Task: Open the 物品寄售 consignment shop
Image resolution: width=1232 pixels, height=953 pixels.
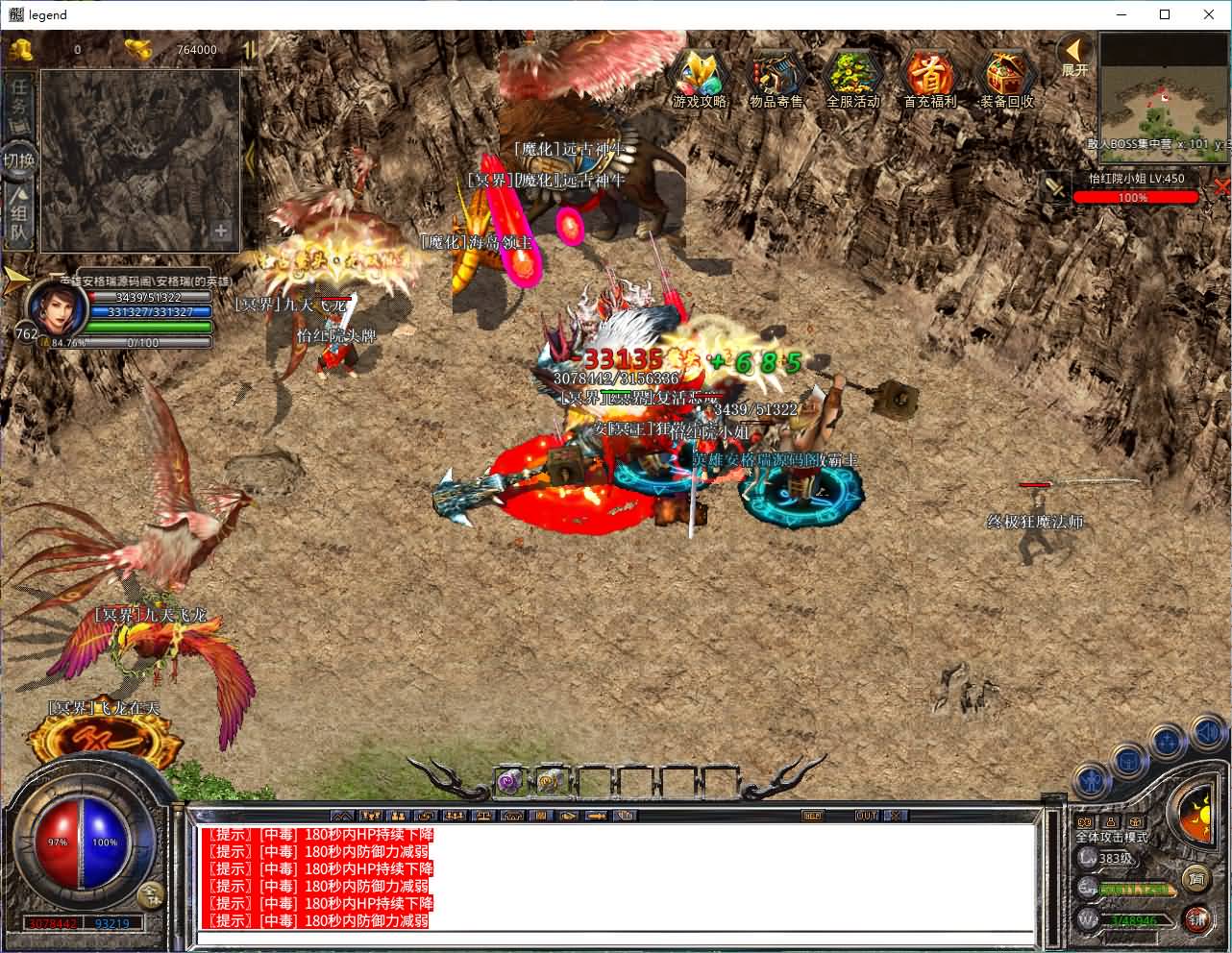Action: coord(776,75)
